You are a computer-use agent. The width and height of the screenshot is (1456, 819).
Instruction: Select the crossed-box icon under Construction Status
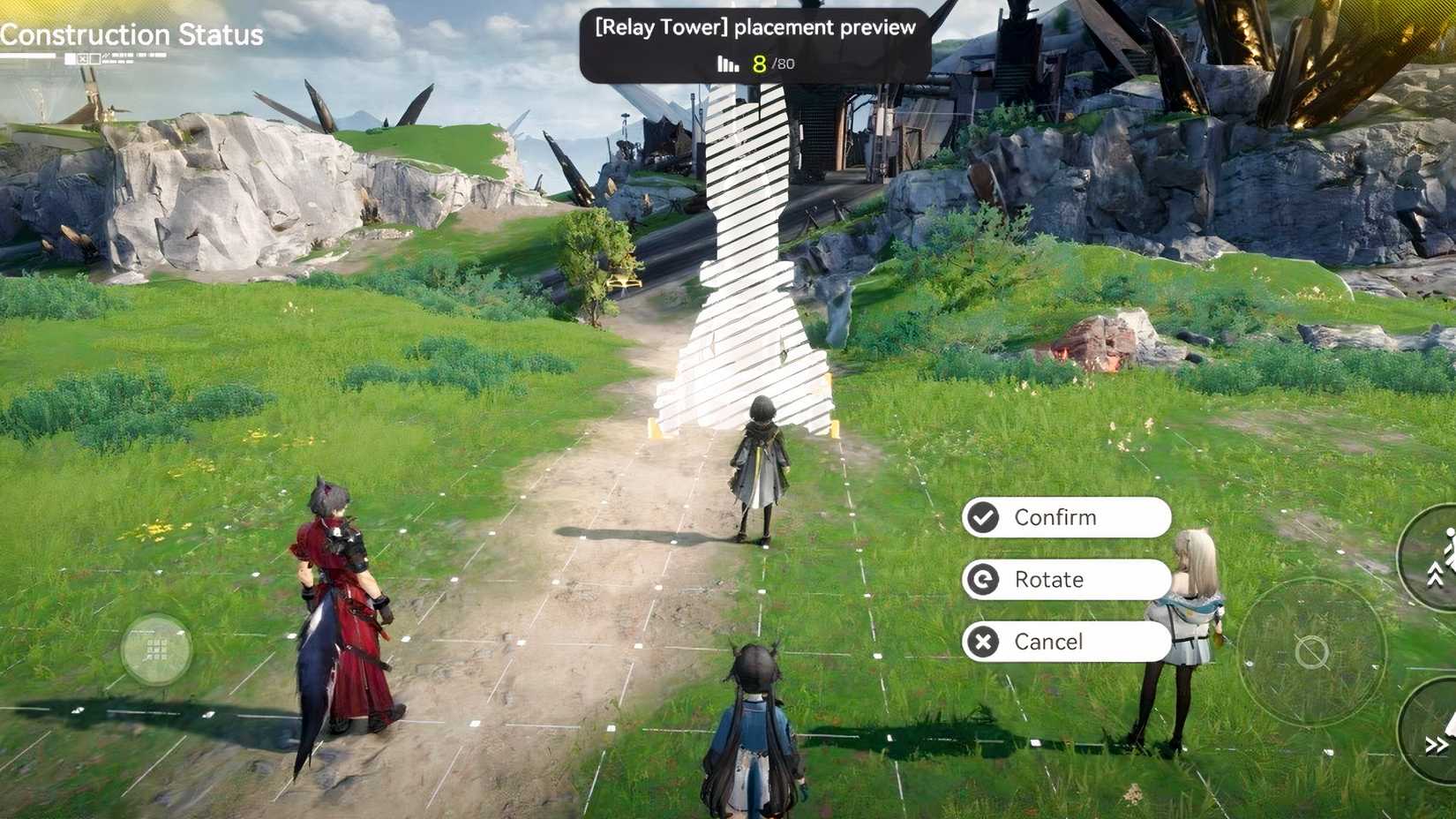pyautogui.click(x=84, y=58)
